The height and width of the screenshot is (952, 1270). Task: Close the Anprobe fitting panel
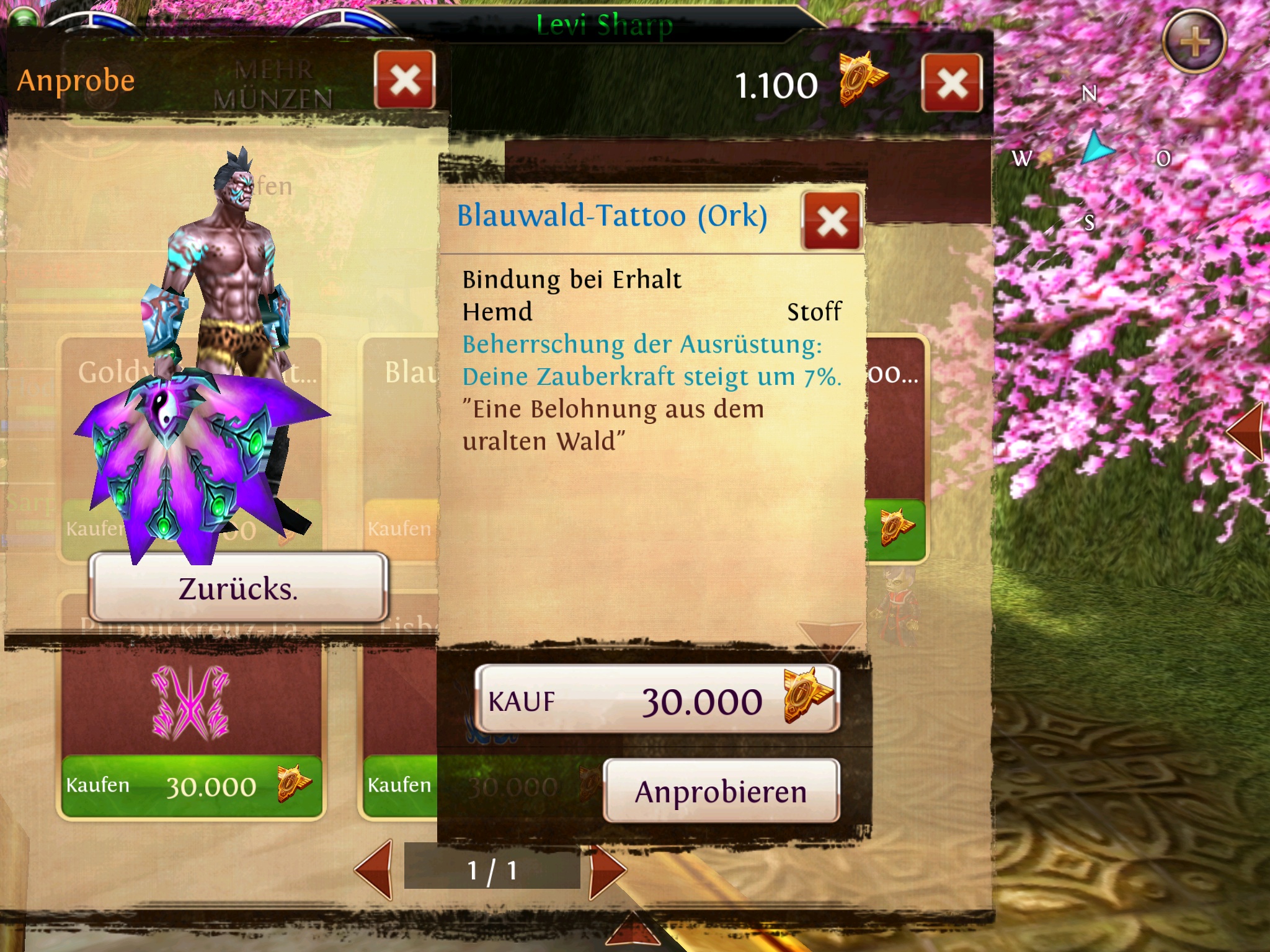pyautogui.click(x=405, y=80)
